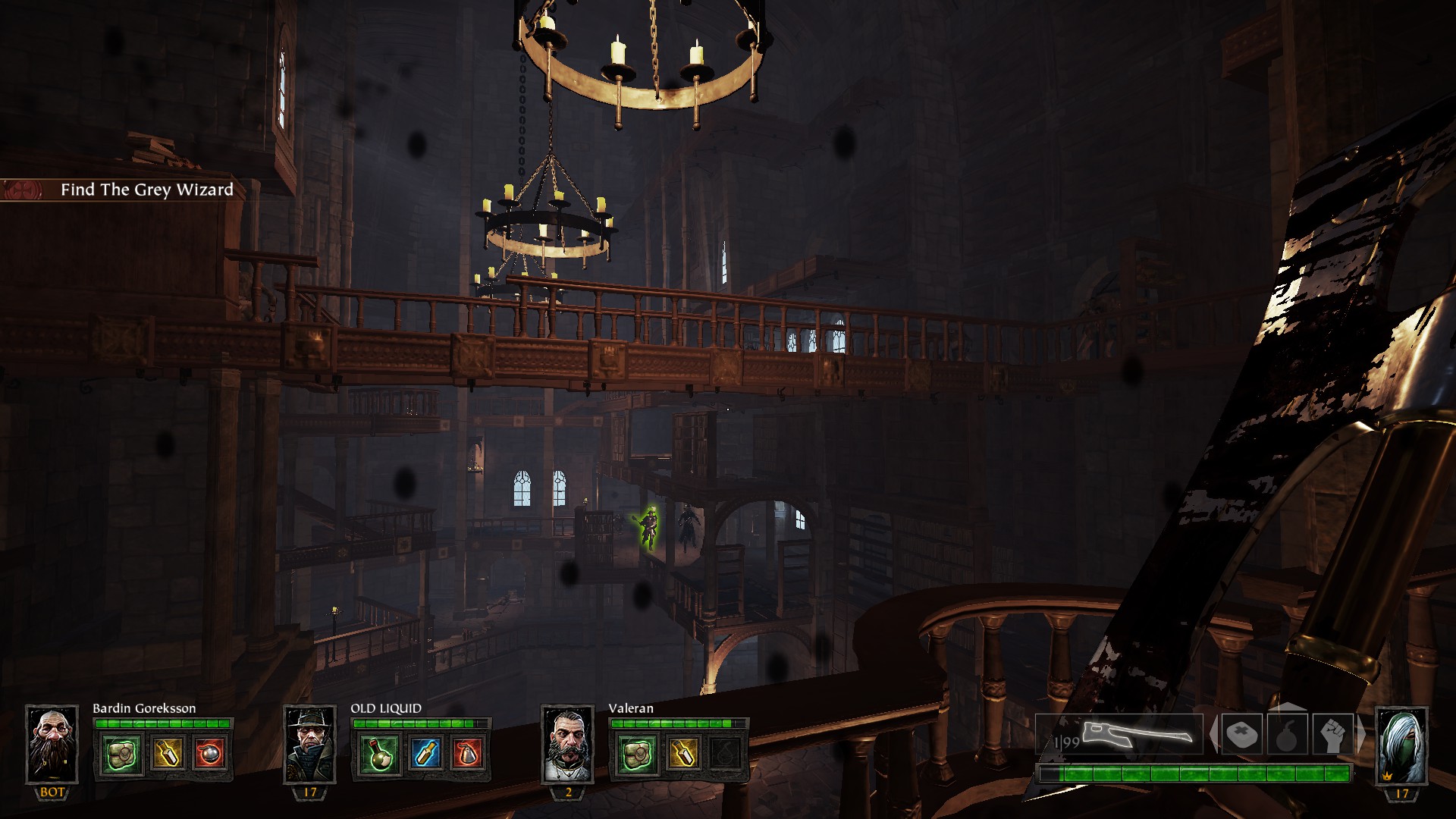Click Valeran's medical supplies slot
This screenshot has height=819, width=1456.
pos(638,753)
